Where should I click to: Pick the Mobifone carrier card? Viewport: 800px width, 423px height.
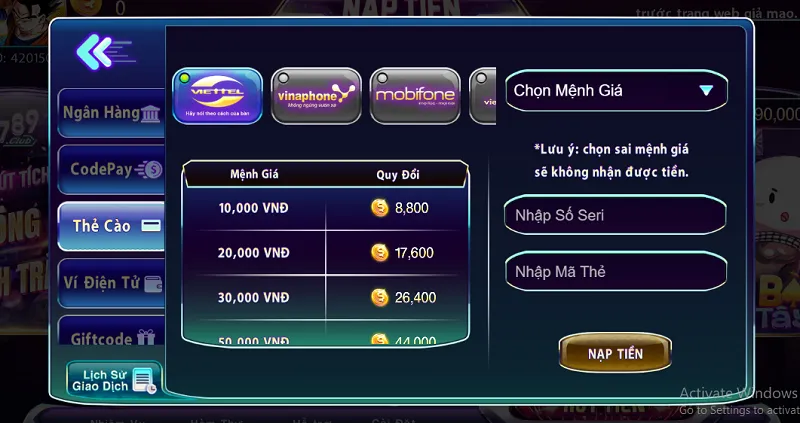coord(414,96)
